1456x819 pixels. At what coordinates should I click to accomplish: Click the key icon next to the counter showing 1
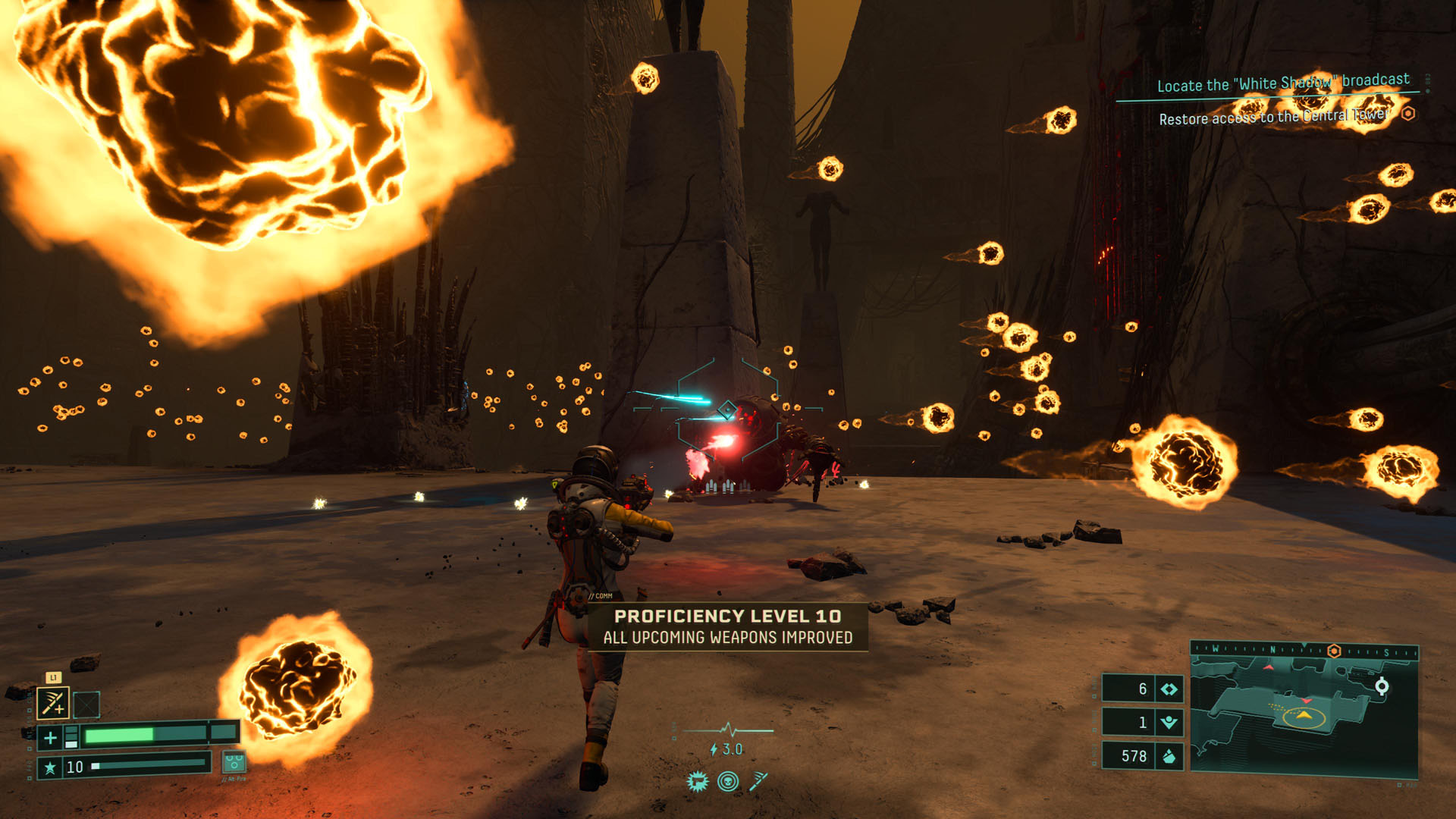coord(1169,722)
